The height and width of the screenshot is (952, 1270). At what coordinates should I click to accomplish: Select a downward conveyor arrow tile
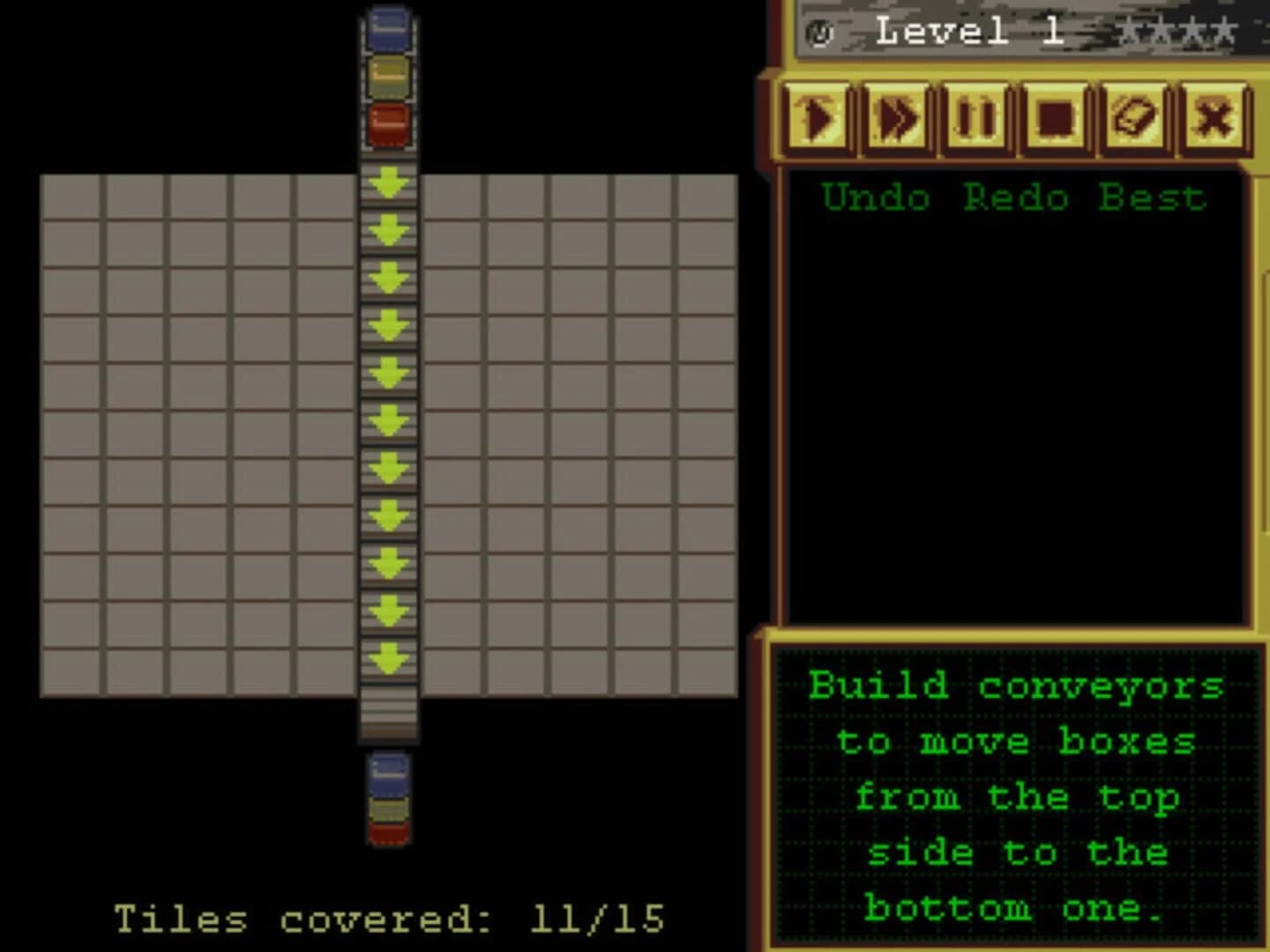388,370
